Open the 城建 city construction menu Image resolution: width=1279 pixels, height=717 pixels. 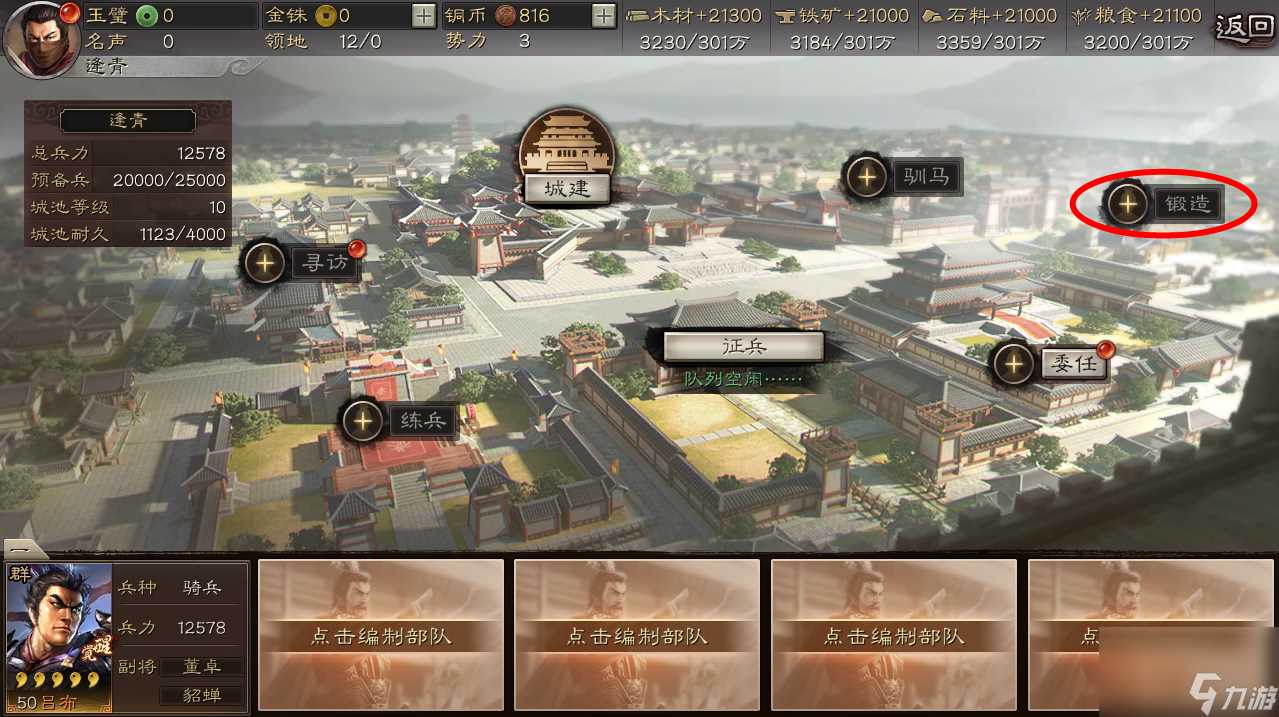(566, 188)
